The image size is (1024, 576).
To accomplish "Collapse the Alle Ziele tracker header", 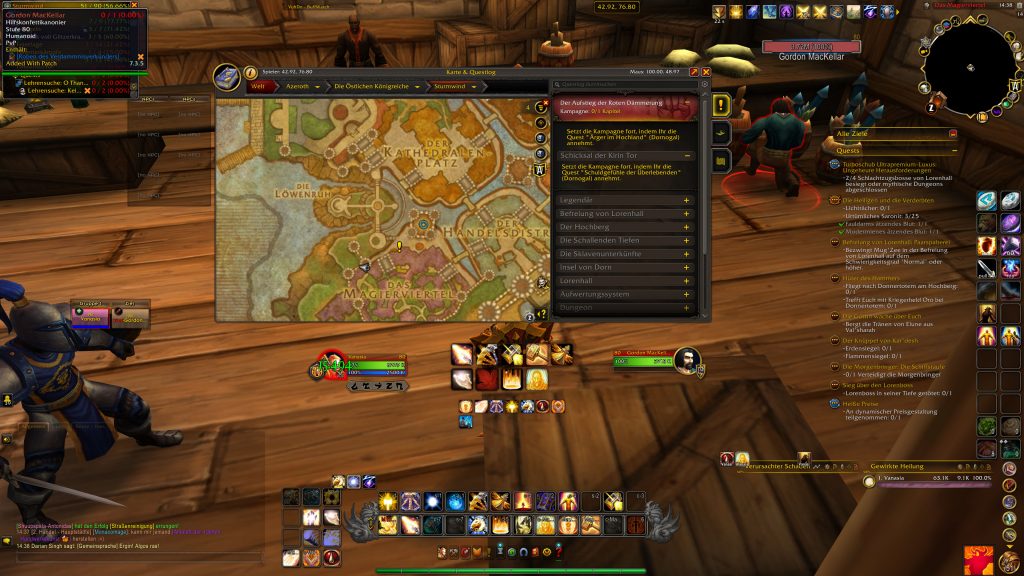I will (953, 133).
